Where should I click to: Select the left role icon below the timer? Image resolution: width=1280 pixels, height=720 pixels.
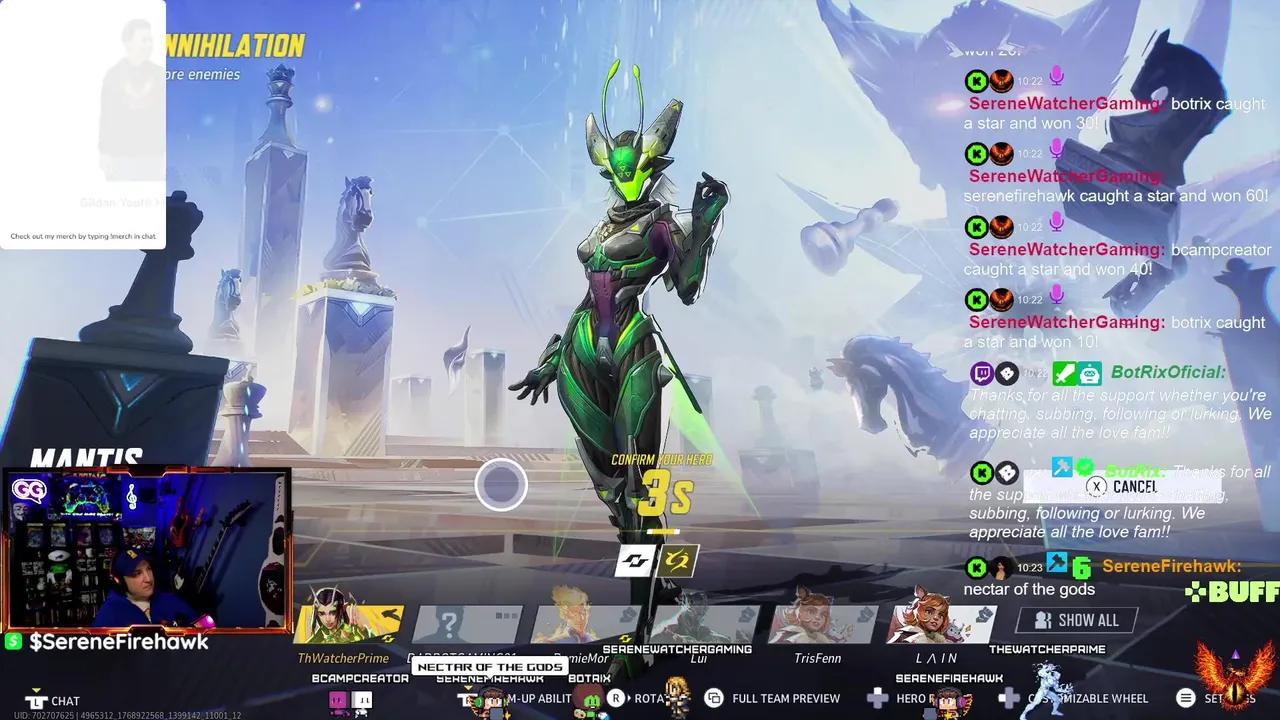point(636,562)
